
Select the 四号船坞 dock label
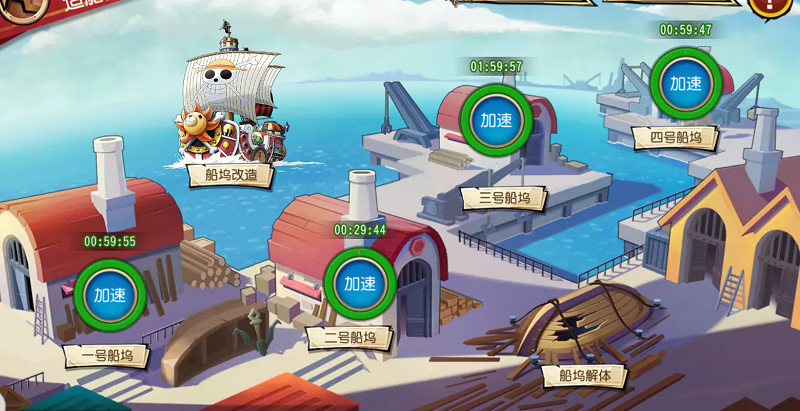[x=675, y=137]
